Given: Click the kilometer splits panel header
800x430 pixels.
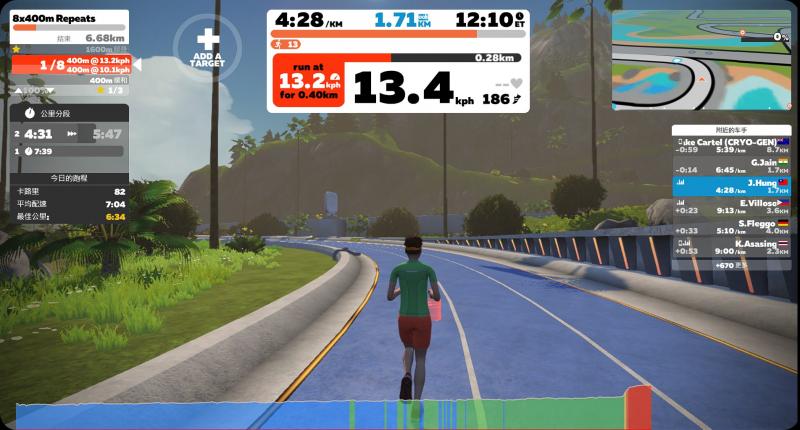Looking at the screenshot, I should click(x=68, y=114).
